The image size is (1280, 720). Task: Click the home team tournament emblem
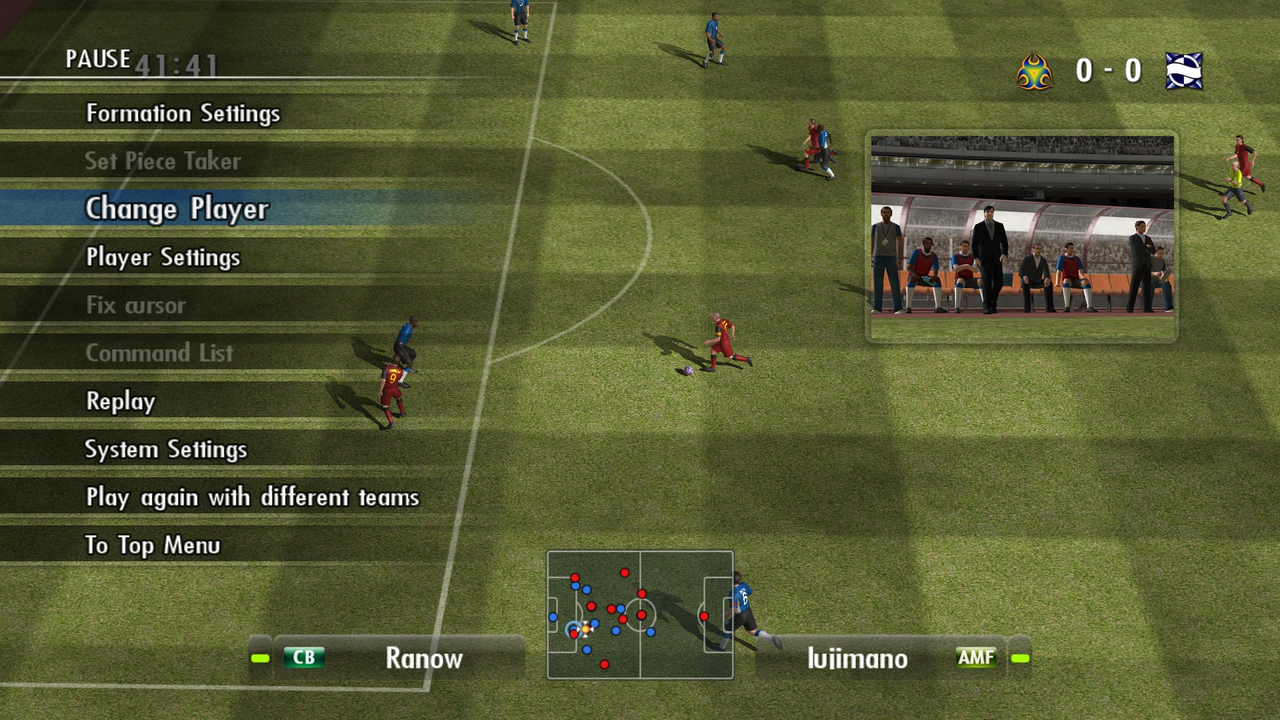pyautogui.click(x=1034, y=70)
